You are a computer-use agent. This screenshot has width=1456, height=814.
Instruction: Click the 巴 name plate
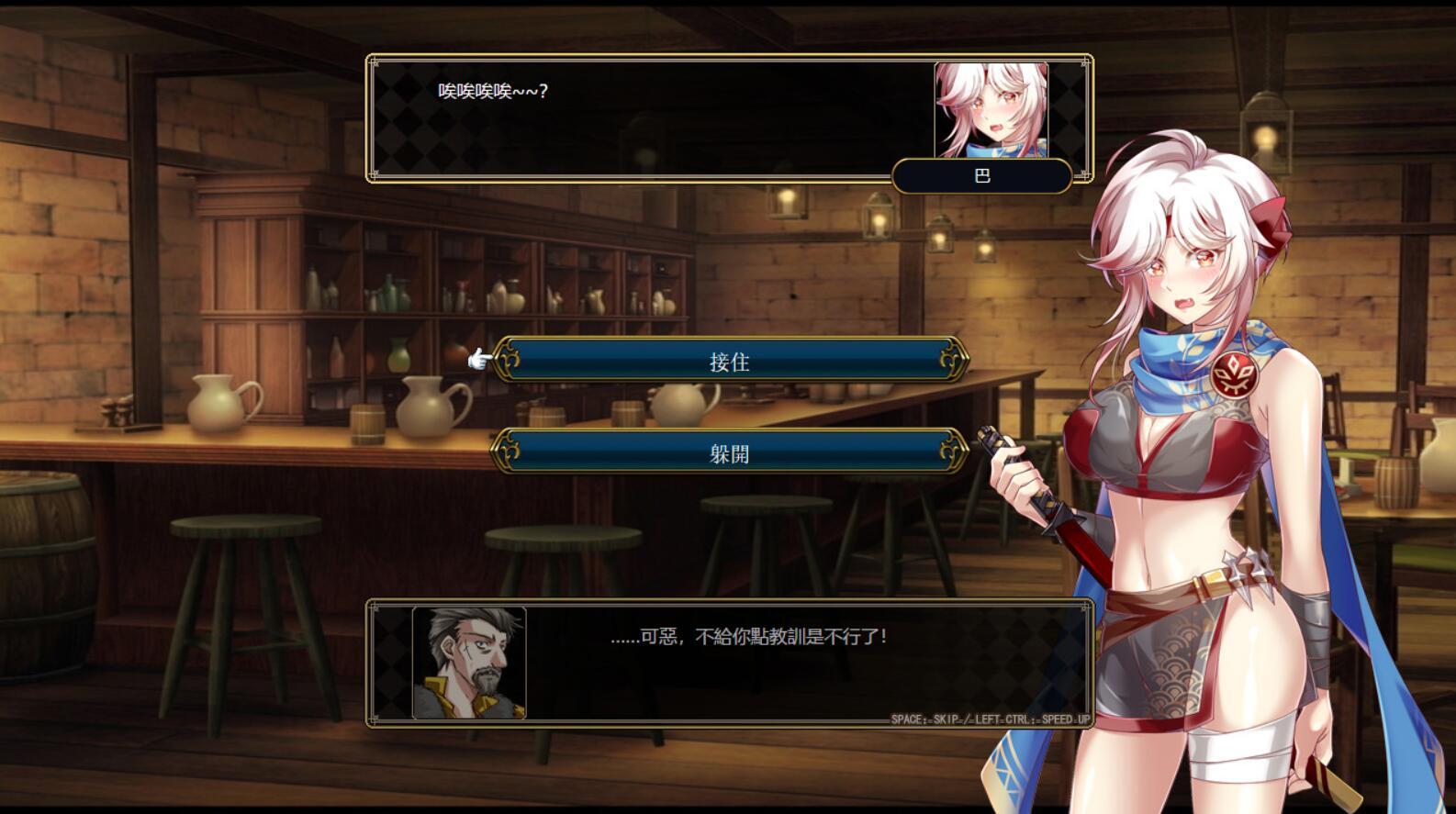click(x=981, y=176)
